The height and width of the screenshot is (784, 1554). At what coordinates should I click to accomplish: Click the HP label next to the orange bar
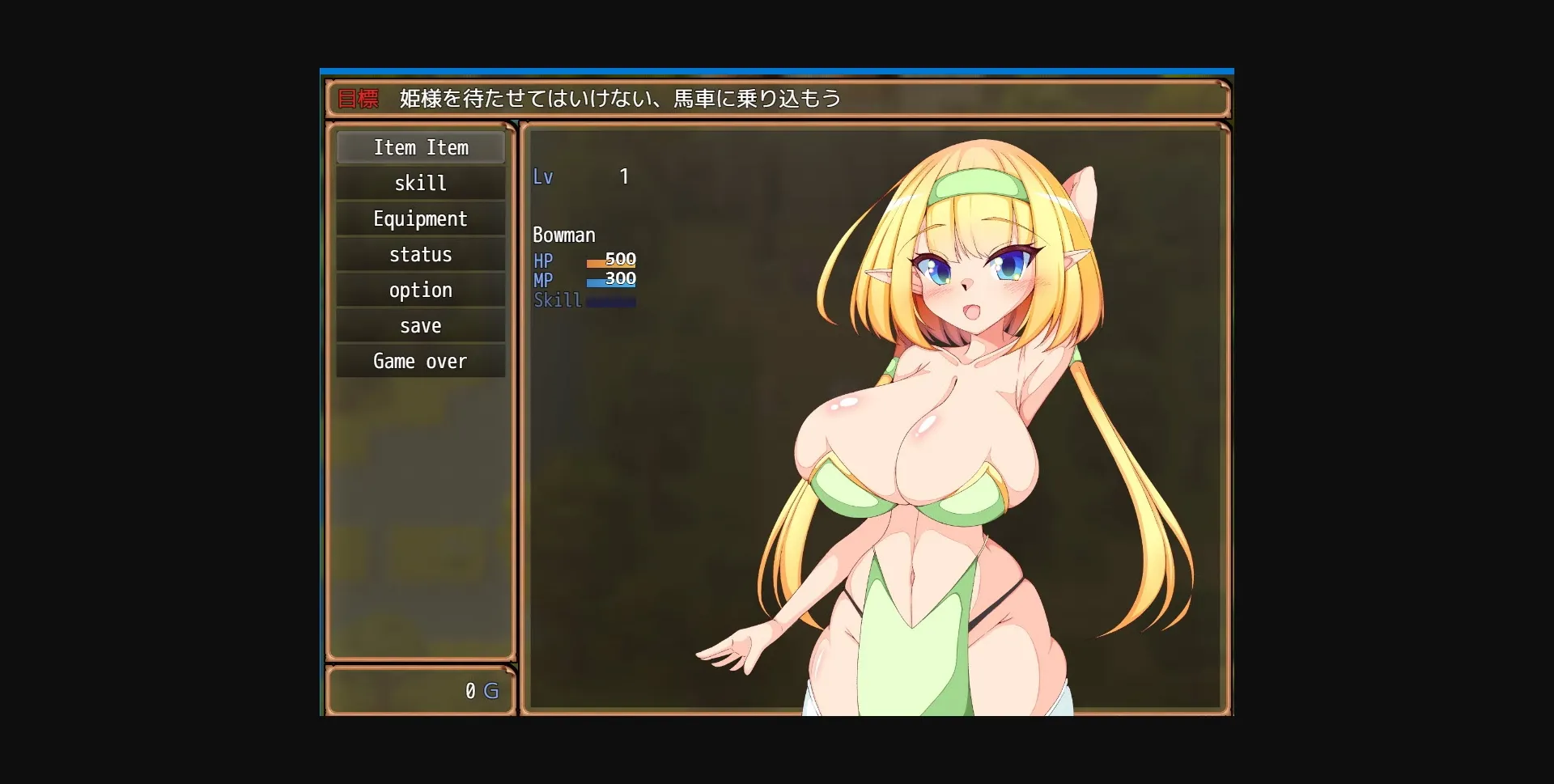coord(544,261)
